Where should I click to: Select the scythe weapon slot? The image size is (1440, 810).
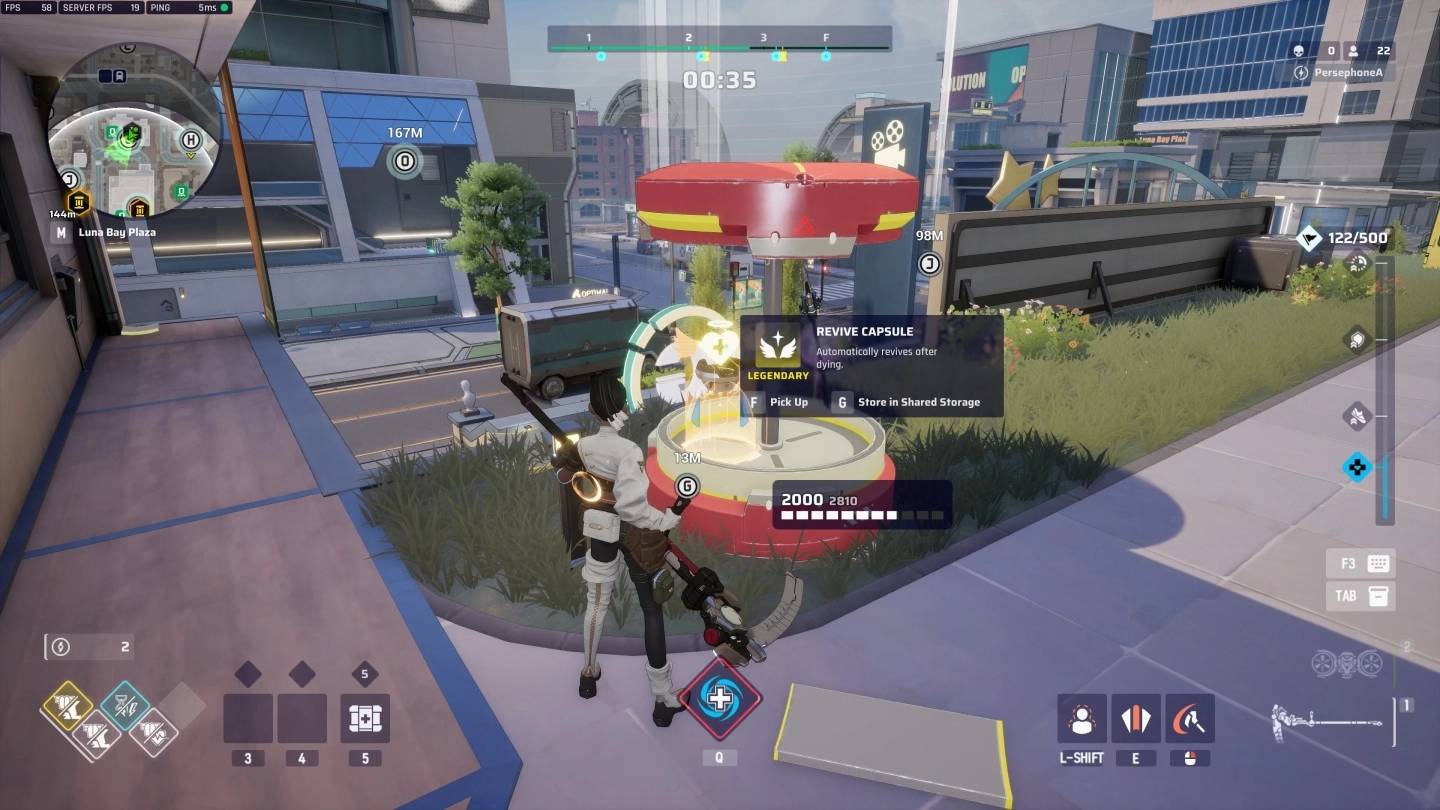coord(1326,718)
